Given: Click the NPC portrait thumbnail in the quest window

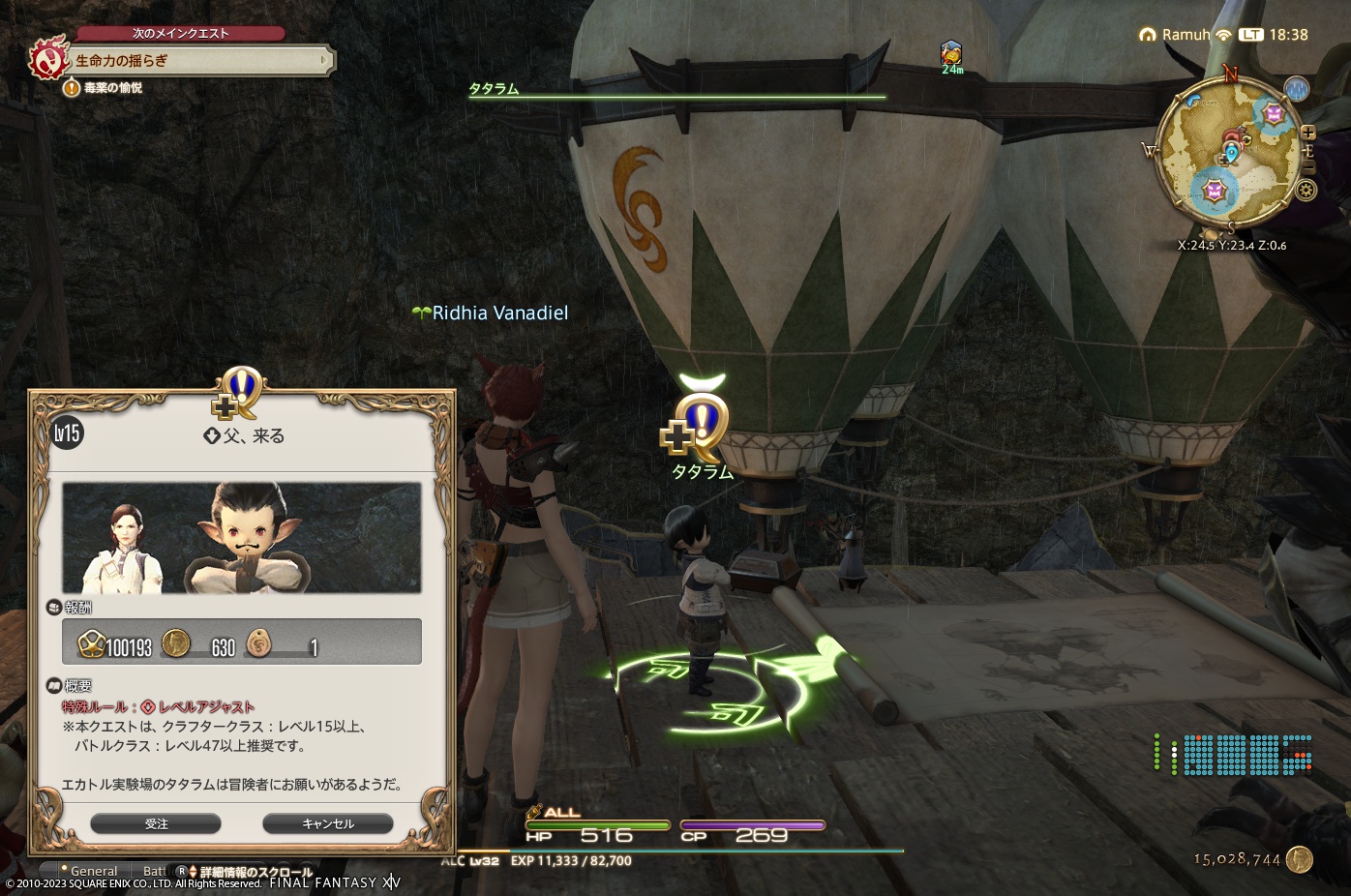Looking at the screenshot, I should (242, 538).
